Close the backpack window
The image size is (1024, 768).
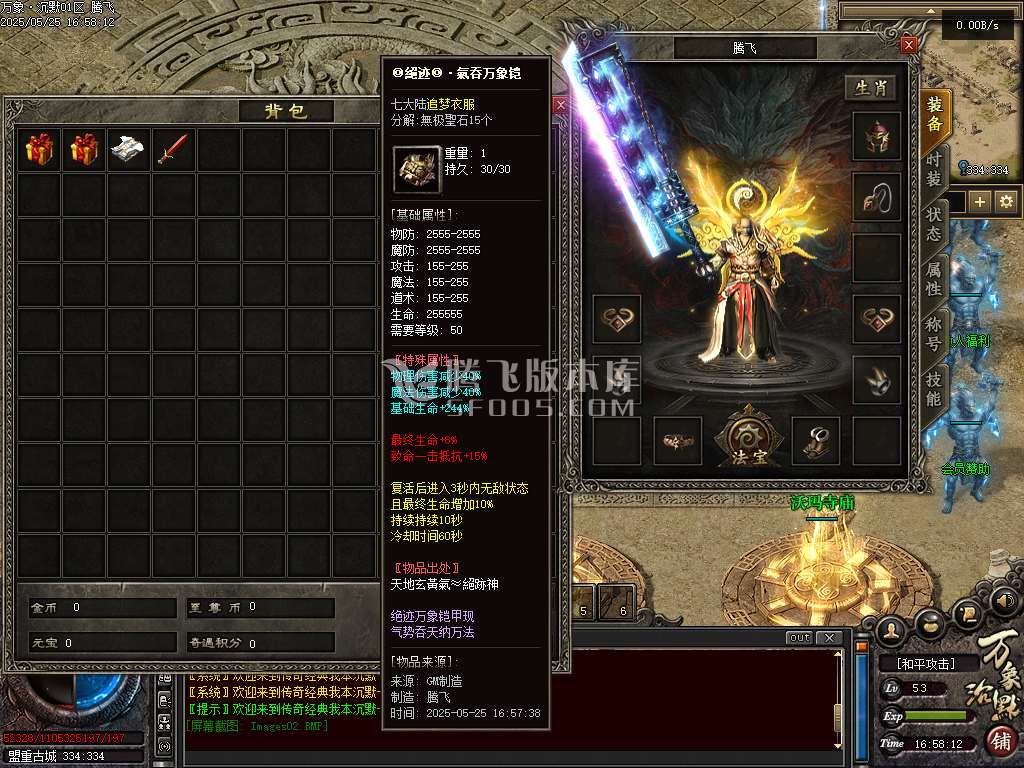[560, 104]
